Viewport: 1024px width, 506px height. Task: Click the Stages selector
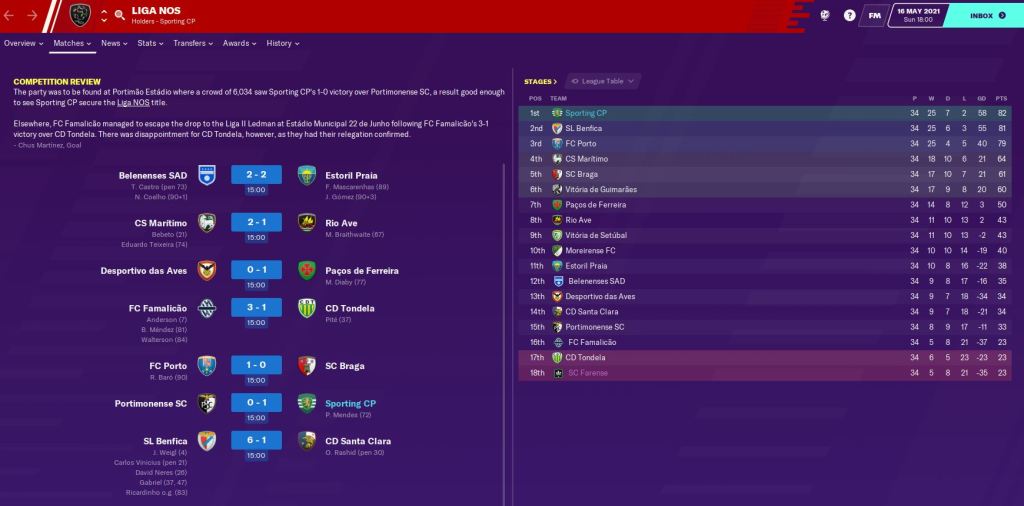pos(540,81)
